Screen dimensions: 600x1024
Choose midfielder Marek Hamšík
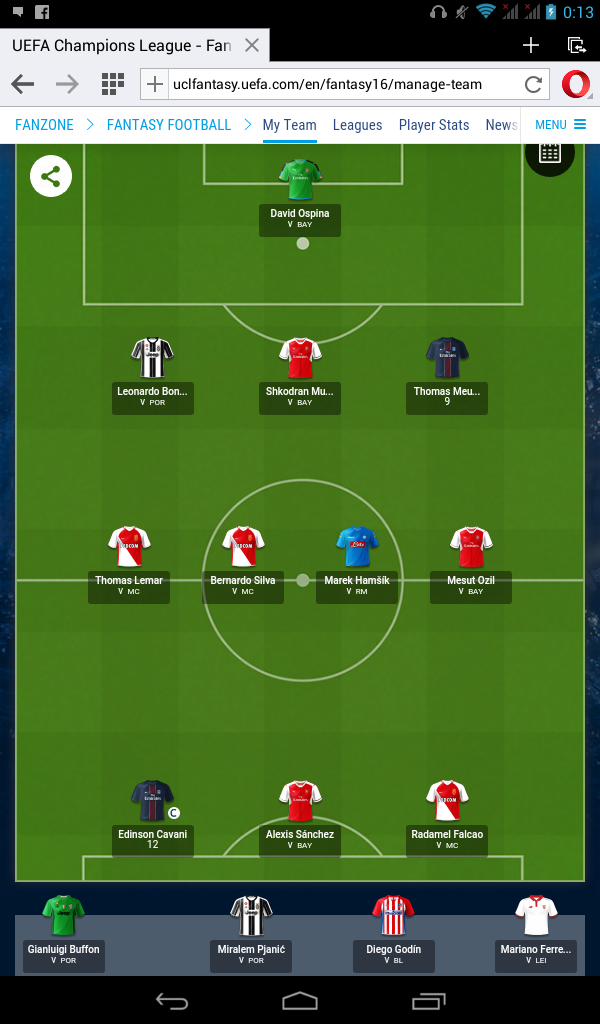(x=357, y=547)
